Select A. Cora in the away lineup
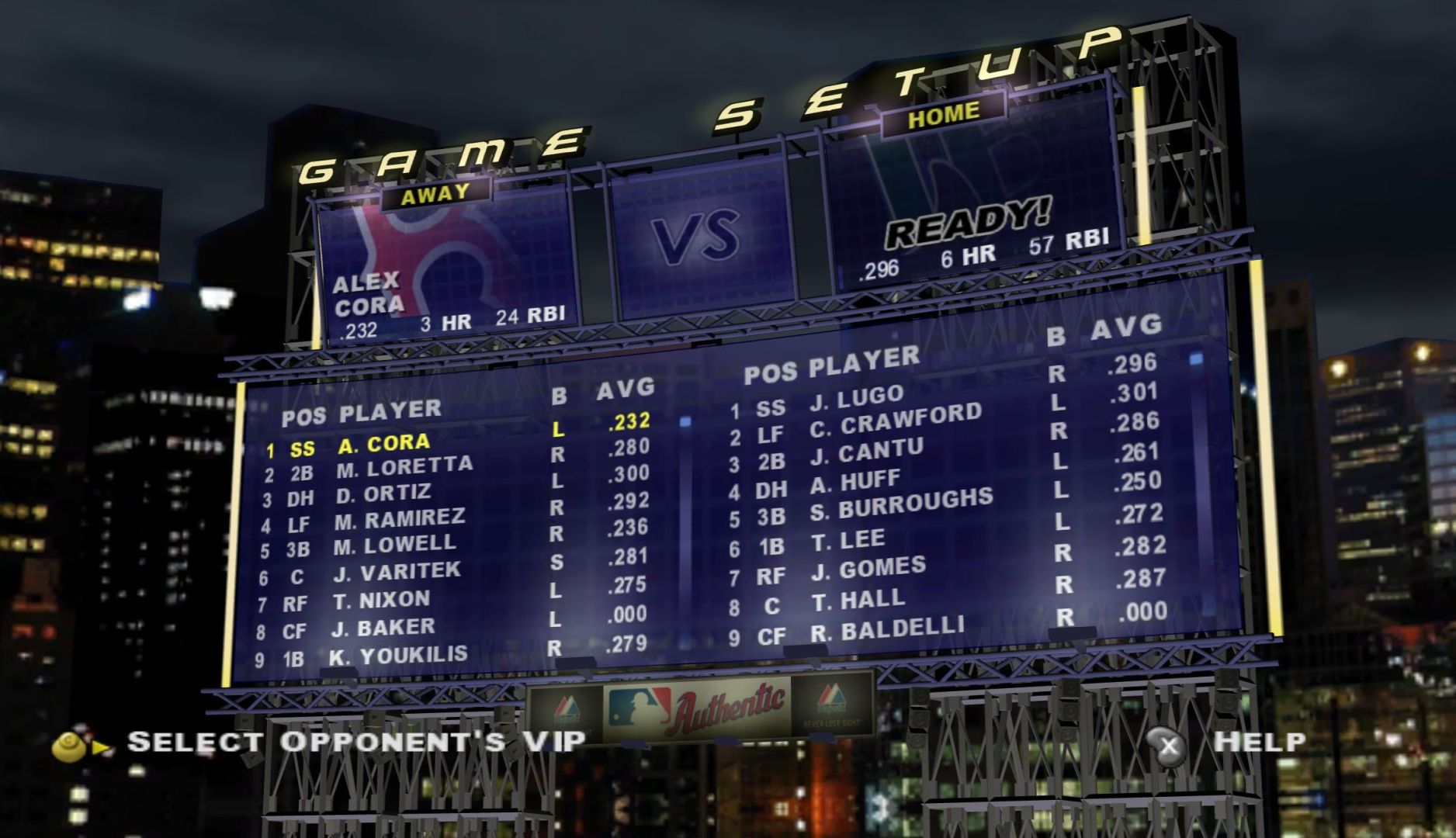1456x838 pixels. 383,444
